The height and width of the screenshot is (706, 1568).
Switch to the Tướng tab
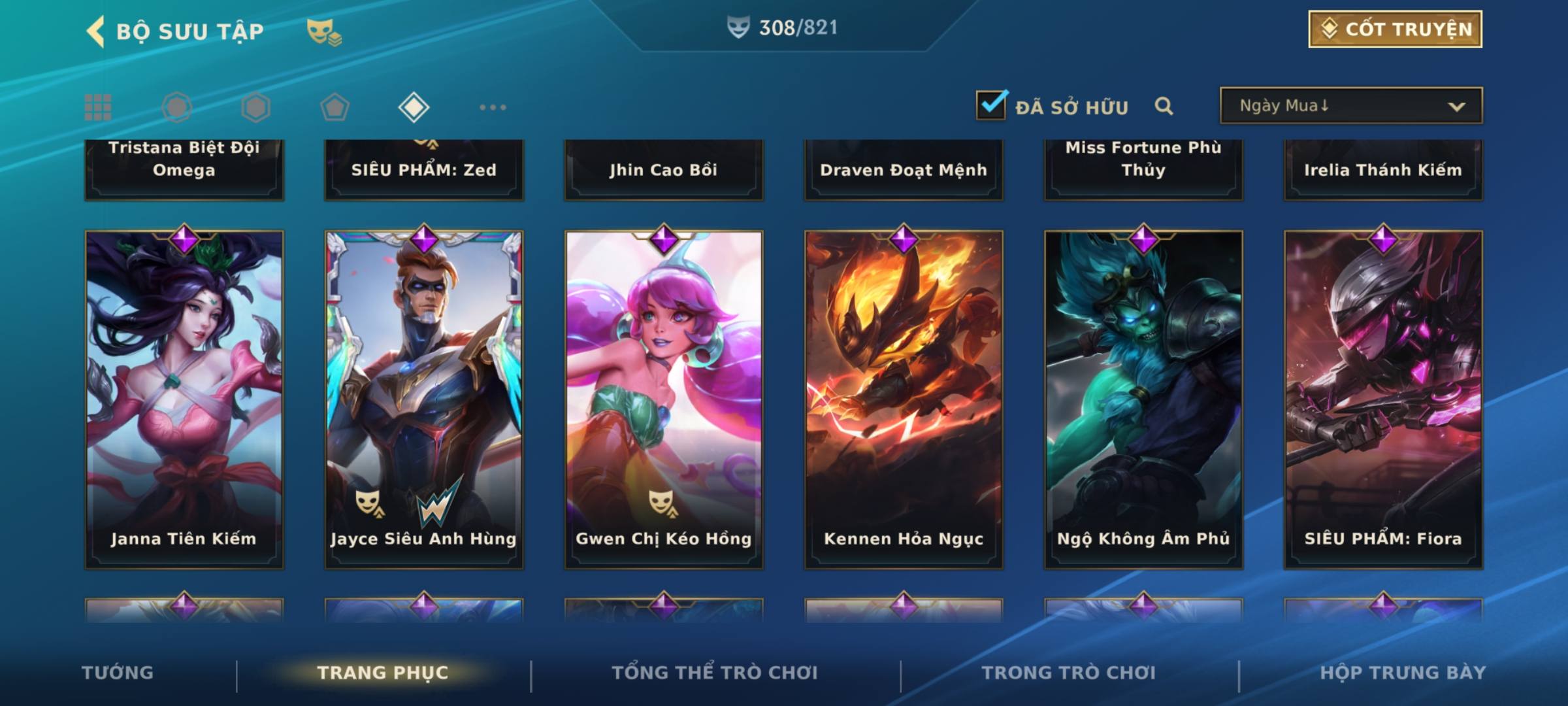pos(118,673)
